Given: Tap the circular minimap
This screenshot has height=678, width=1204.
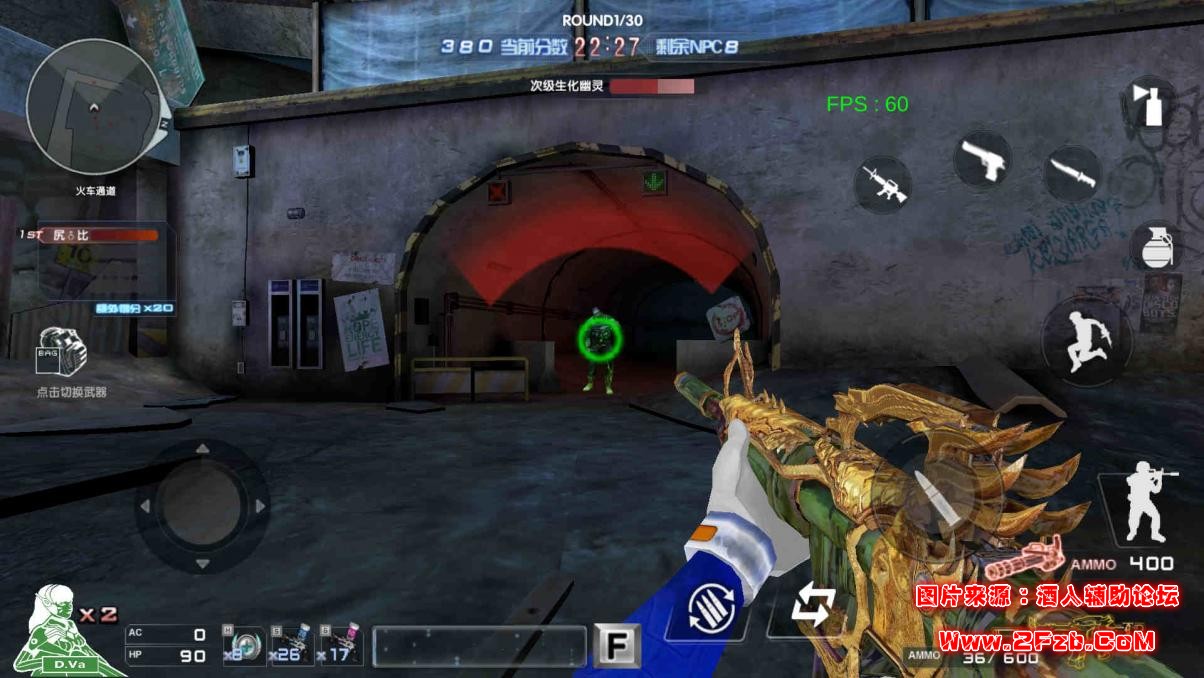Looking at the screenshot, I should pyautogui.click(x=94, y=105).
